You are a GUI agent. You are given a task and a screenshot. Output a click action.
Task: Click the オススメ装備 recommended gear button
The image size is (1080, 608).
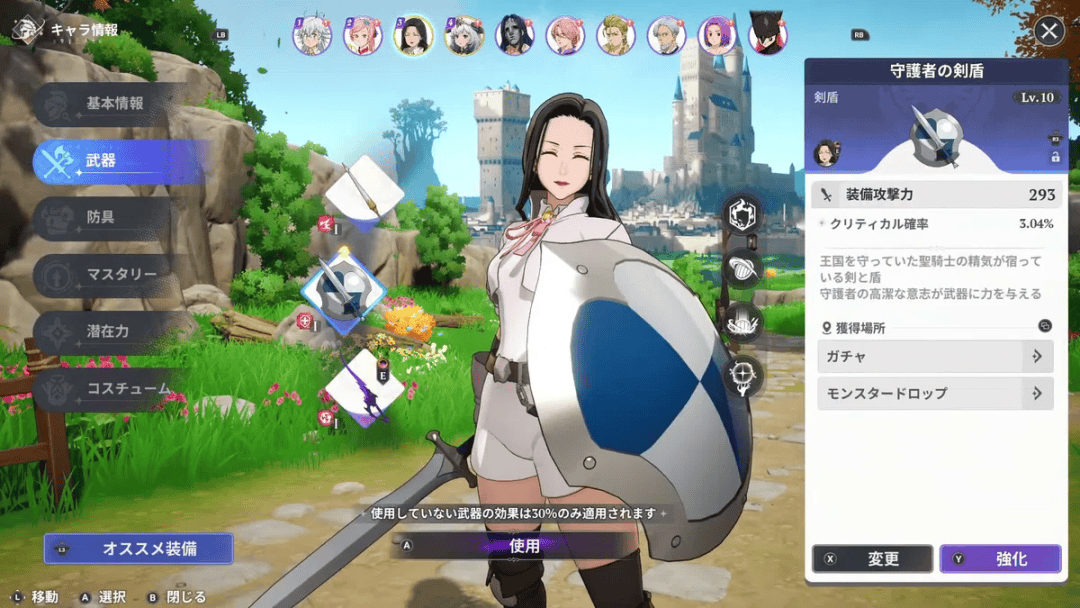pyautogui.click(x=139, y=549)
